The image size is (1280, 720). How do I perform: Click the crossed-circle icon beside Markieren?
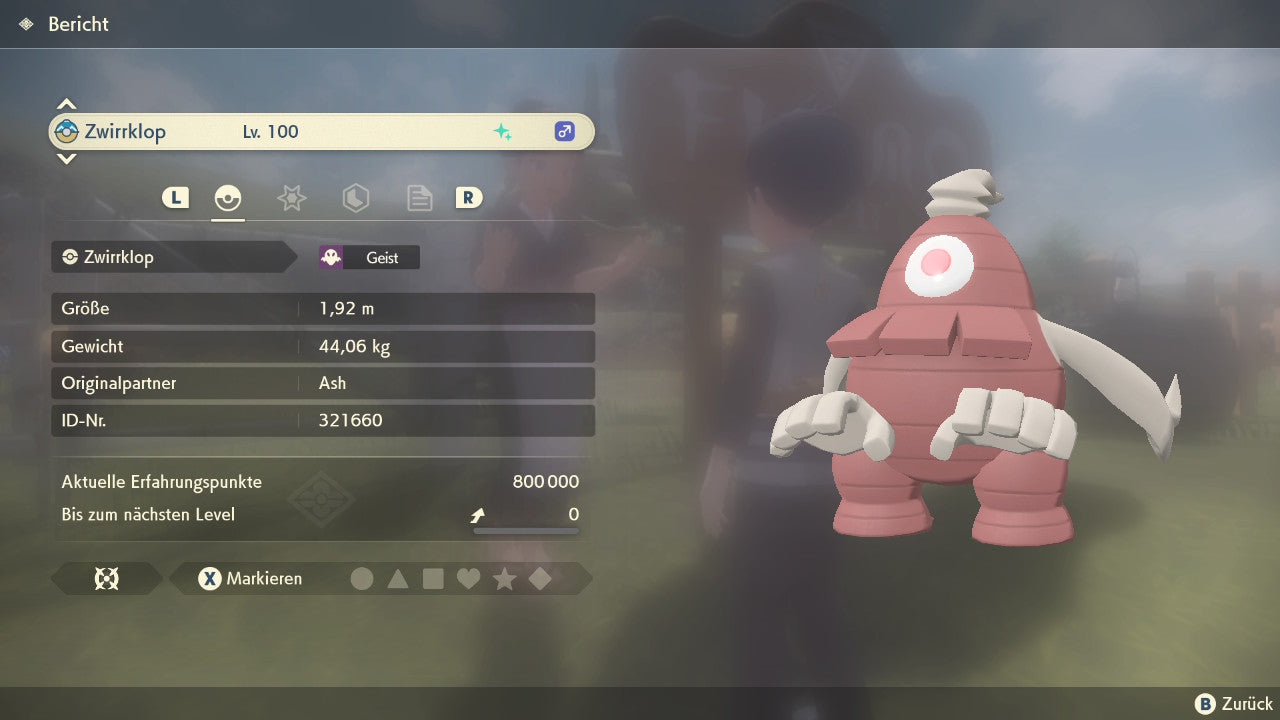point(107,578)
